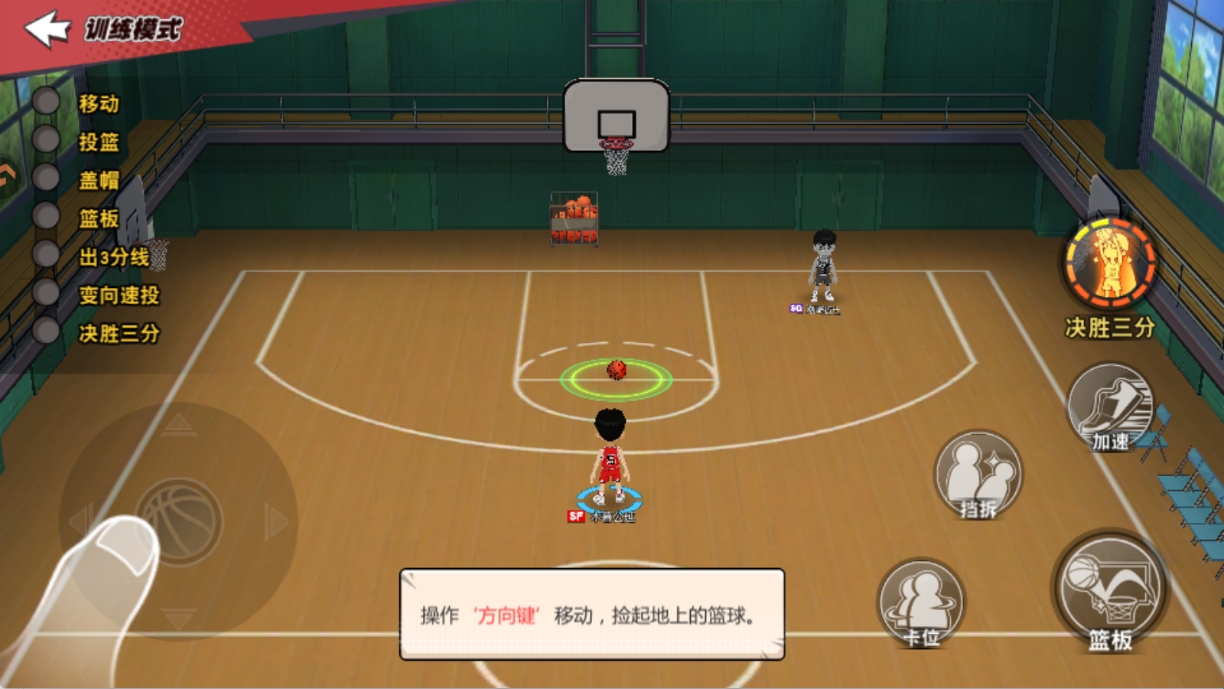
Task: Use the 加速 sprint button
Action: coord(1110,407)
